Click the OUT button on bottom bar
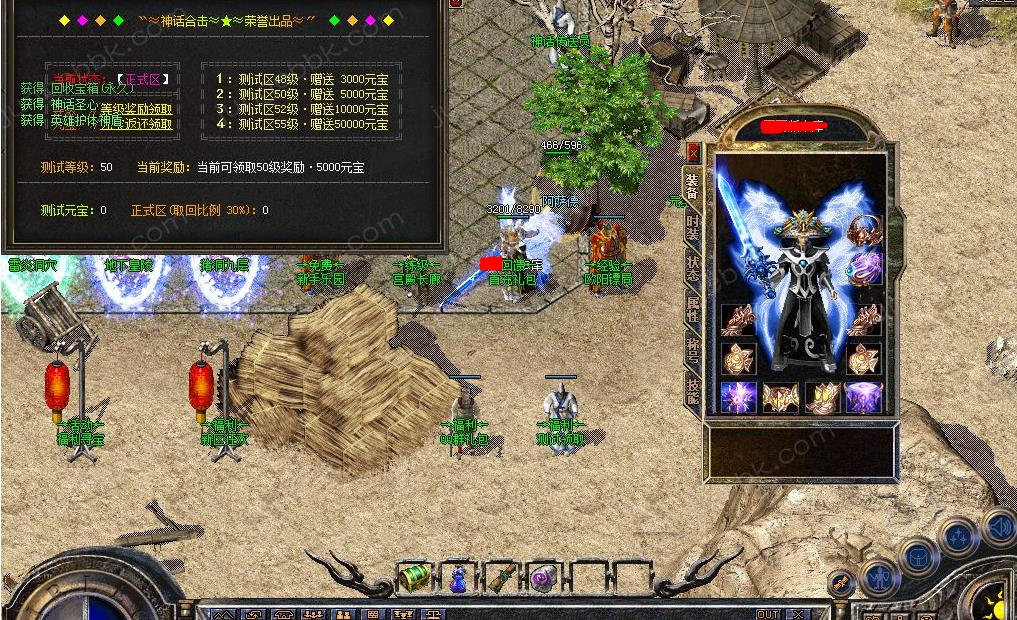The image size is (1017, 620). (767, 614)
